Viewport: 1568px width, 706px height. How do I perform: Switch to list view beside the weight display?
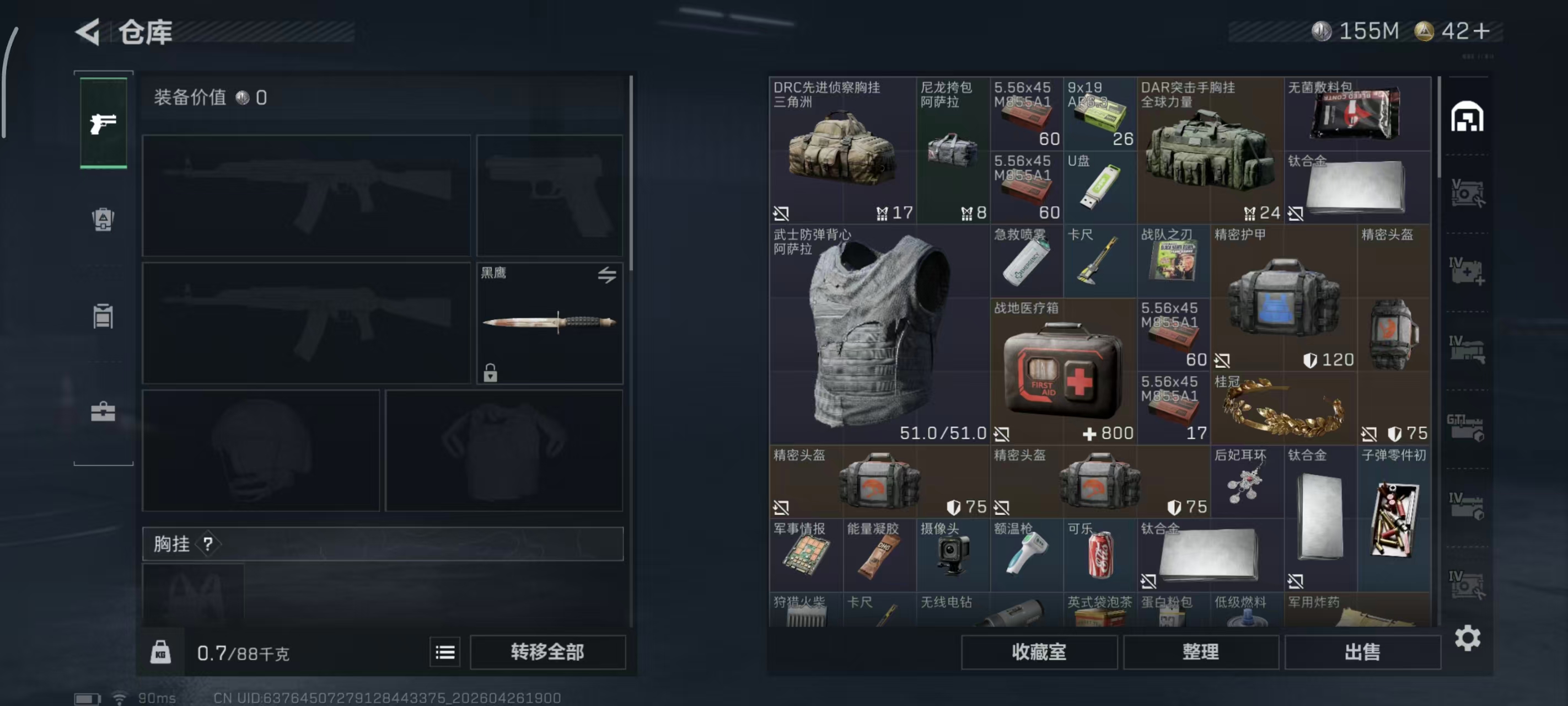(445, 652)
